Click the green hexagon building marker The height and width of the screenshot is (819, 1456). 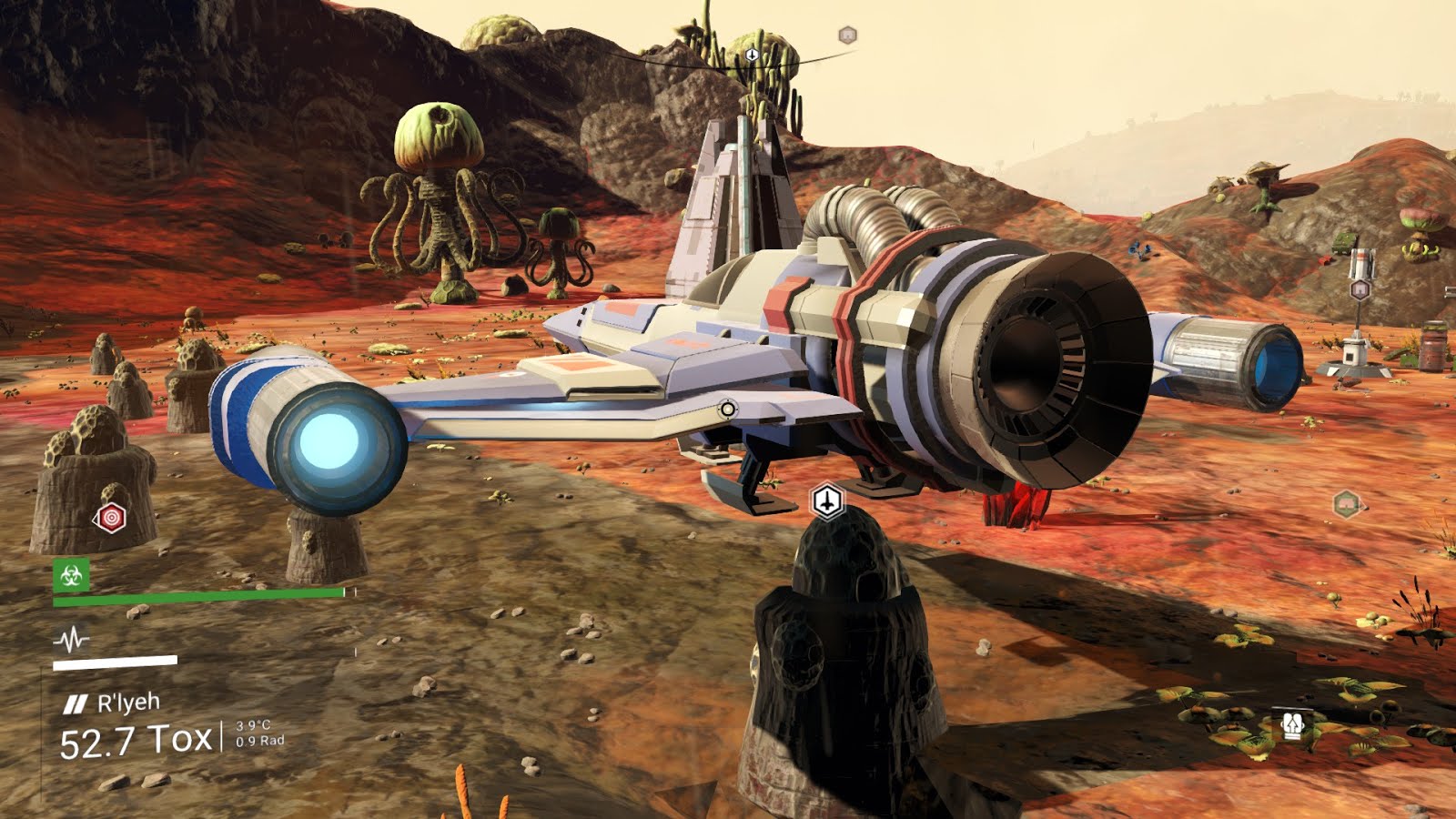click(x=1346, y=503)
